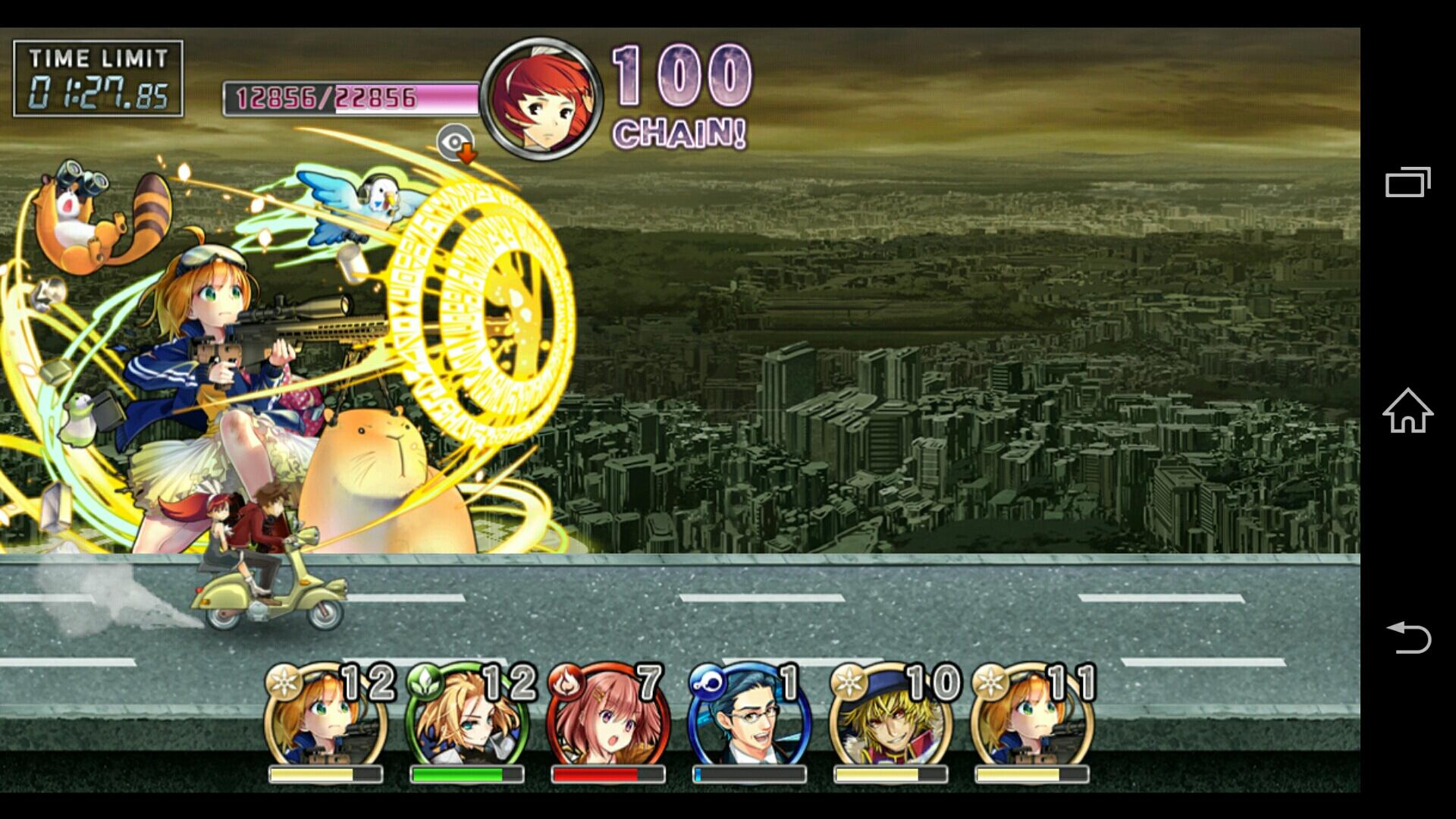Screen dimensions: 1456x819
Task: Open Android recent apps
Action: (x=1407, y=182)
